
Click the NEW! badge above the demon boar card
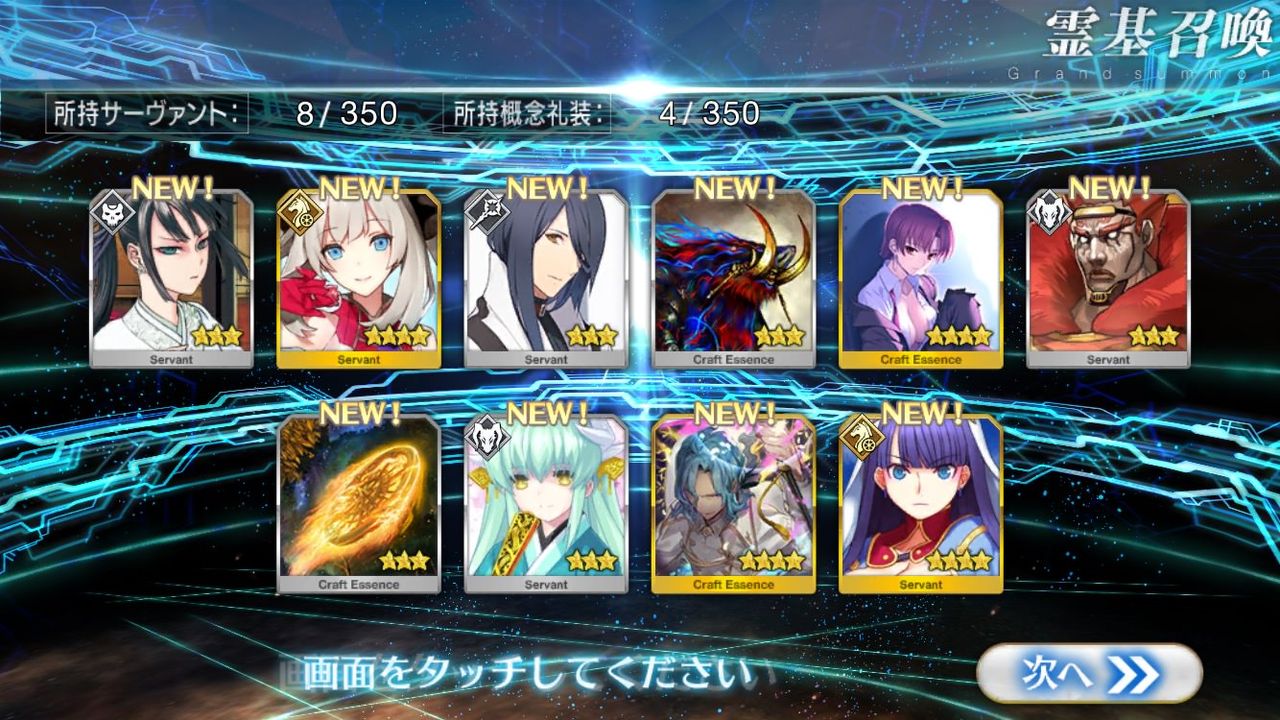pyautogui.click(x=732, y=188)
